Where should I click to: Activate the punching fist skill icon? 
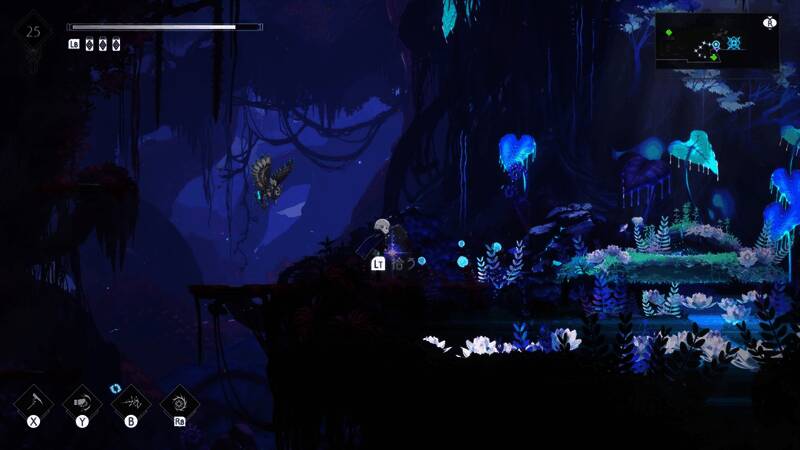pos(82,403)
